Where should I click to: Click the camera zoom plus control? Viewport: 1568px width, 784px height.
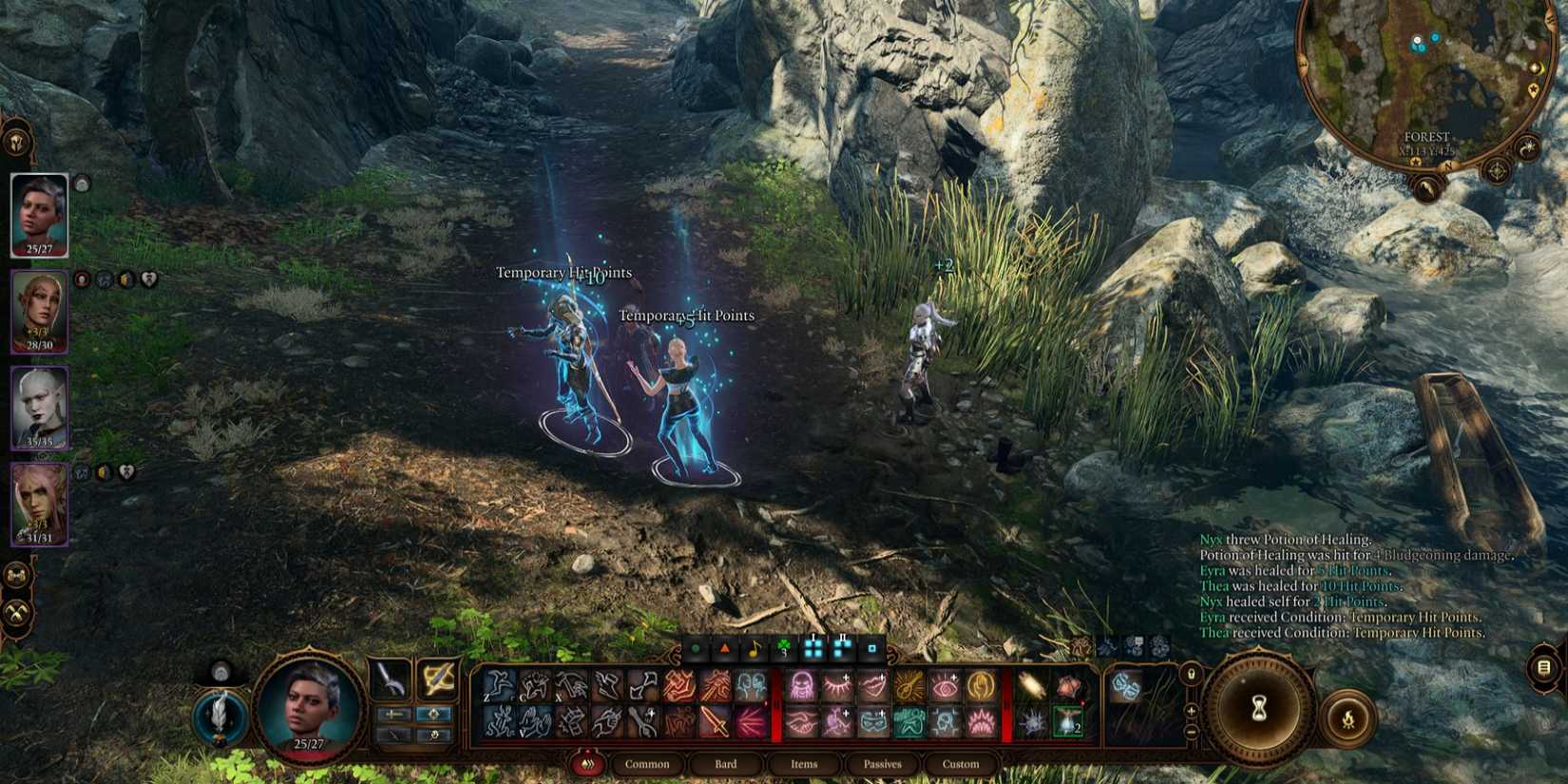point(1191,711)
